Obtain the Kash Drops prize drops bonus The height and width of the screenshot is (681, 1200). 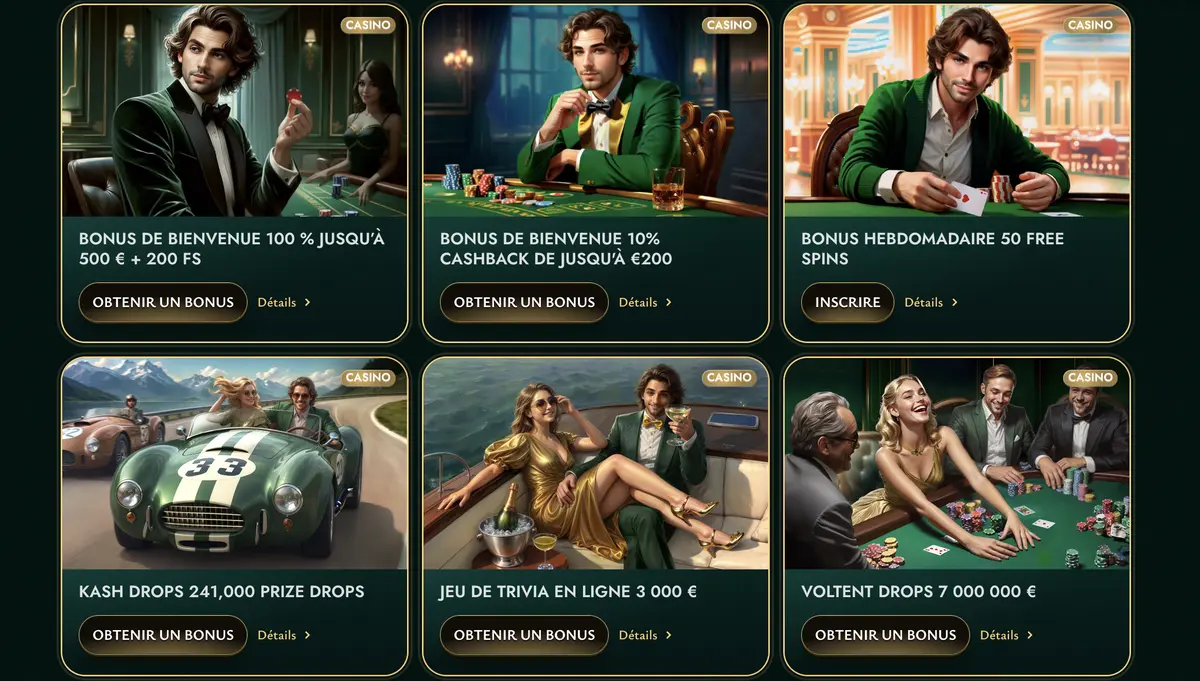tap(163, 635)
